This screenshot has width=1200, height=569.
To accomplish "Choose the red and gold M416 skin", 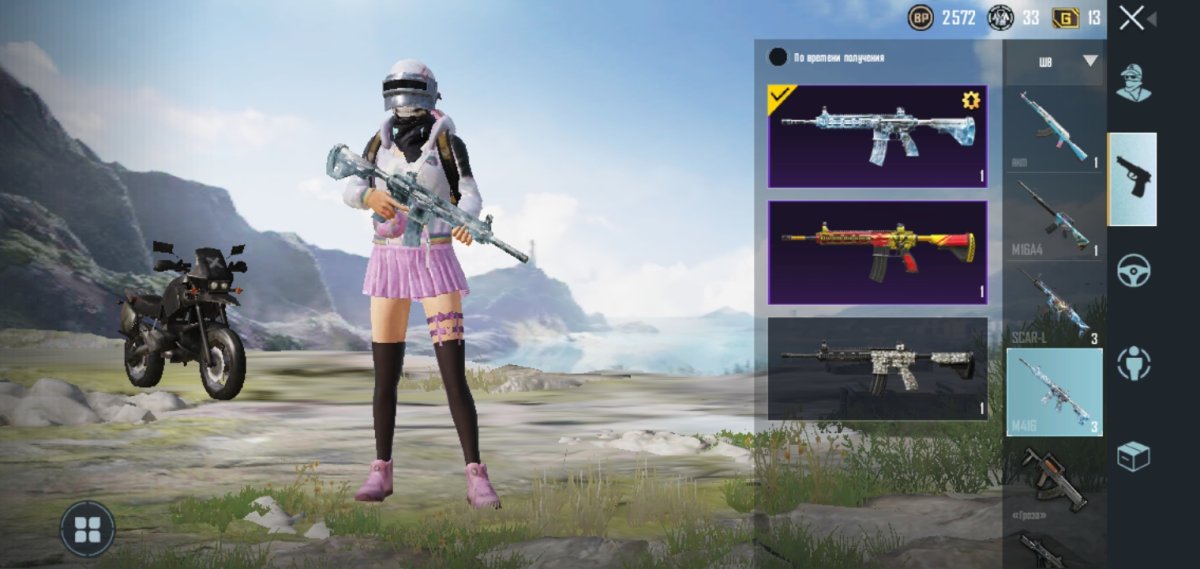I will tap(877, 252).
